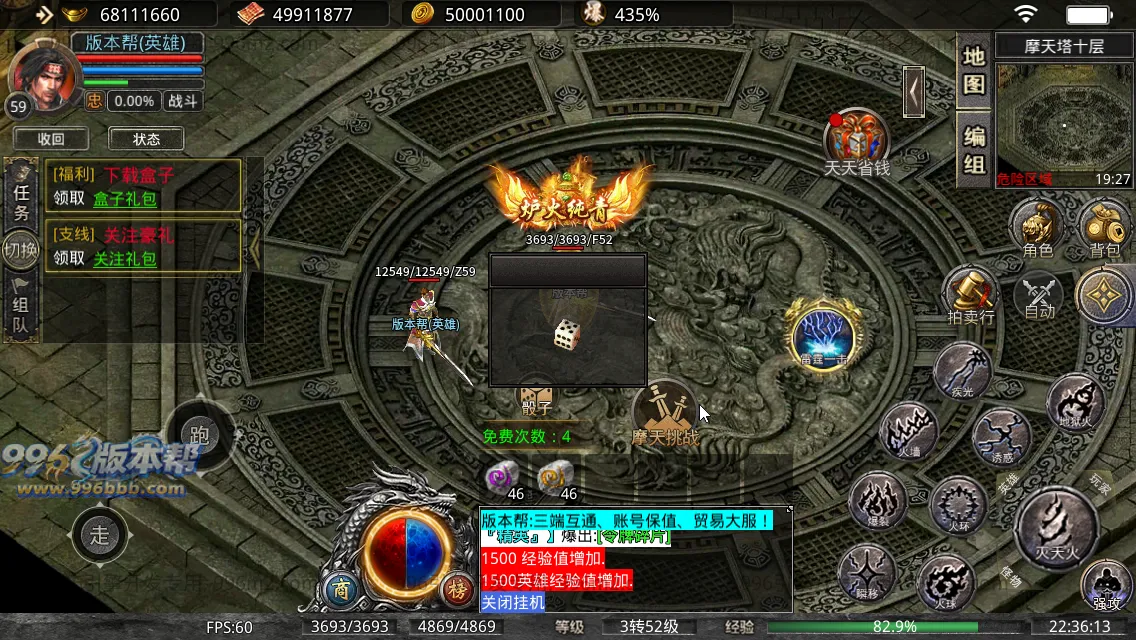Screen dimensions: 1136x640
Task: Open the 编组 grouping tab
Action: pos(974,148)
